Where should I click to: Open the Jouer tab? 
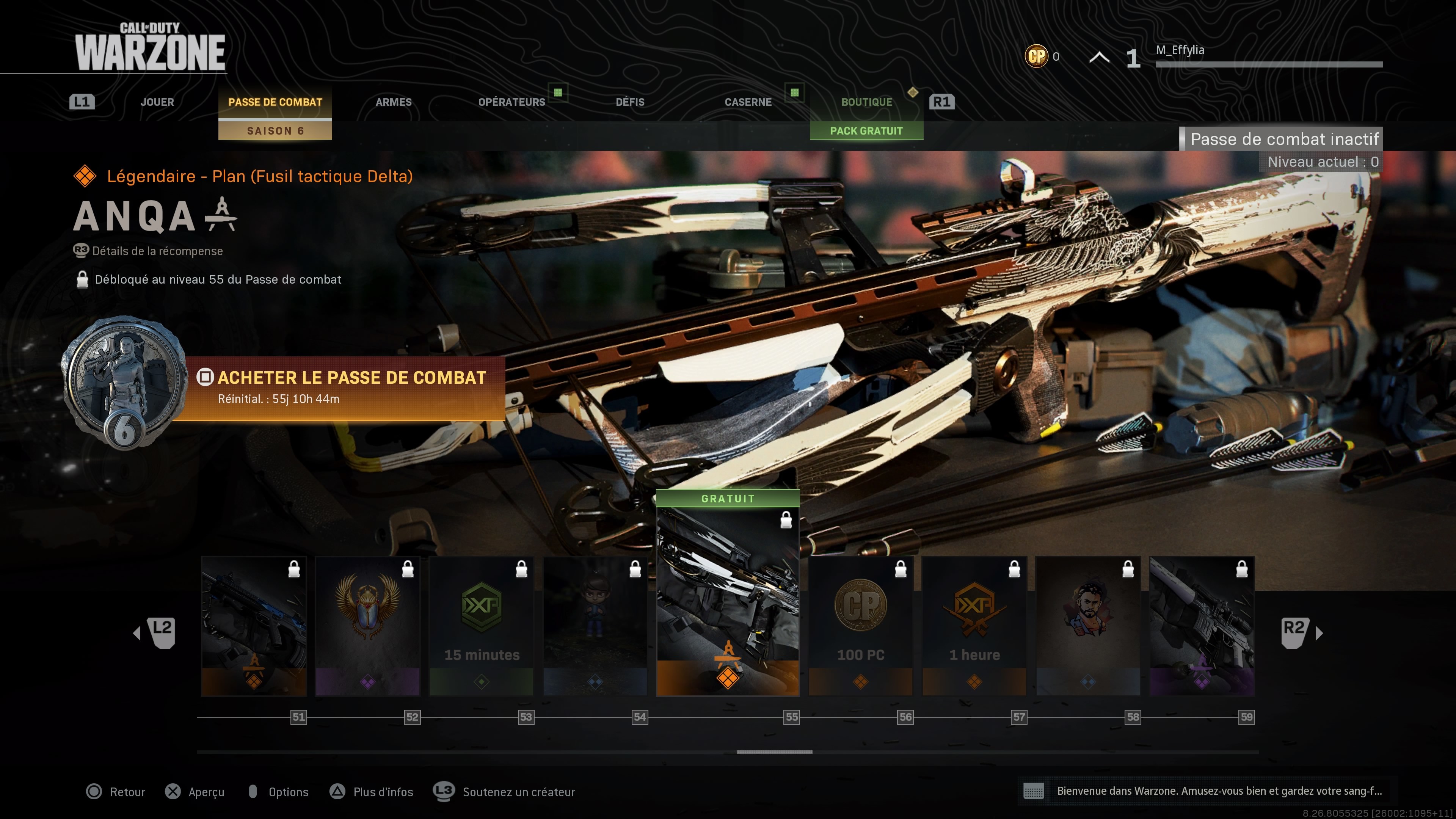pos(157,102)
